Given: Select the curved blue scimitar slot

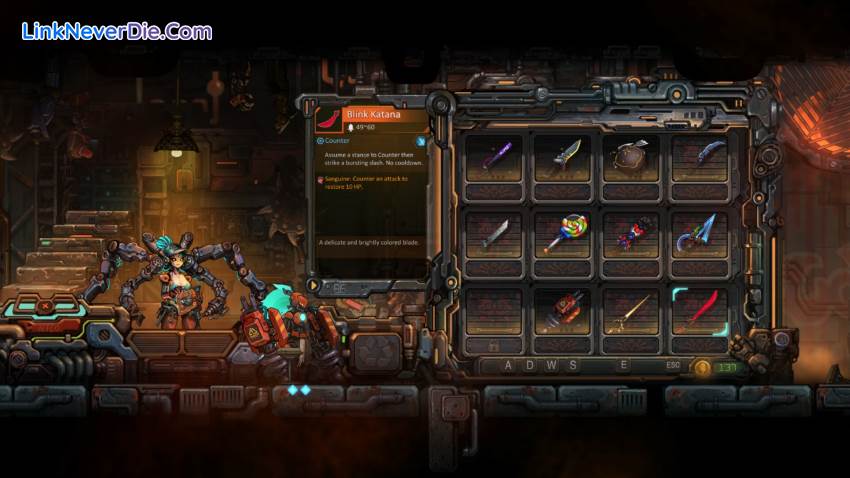Looking at the screenshot, I should pos(700,157).
